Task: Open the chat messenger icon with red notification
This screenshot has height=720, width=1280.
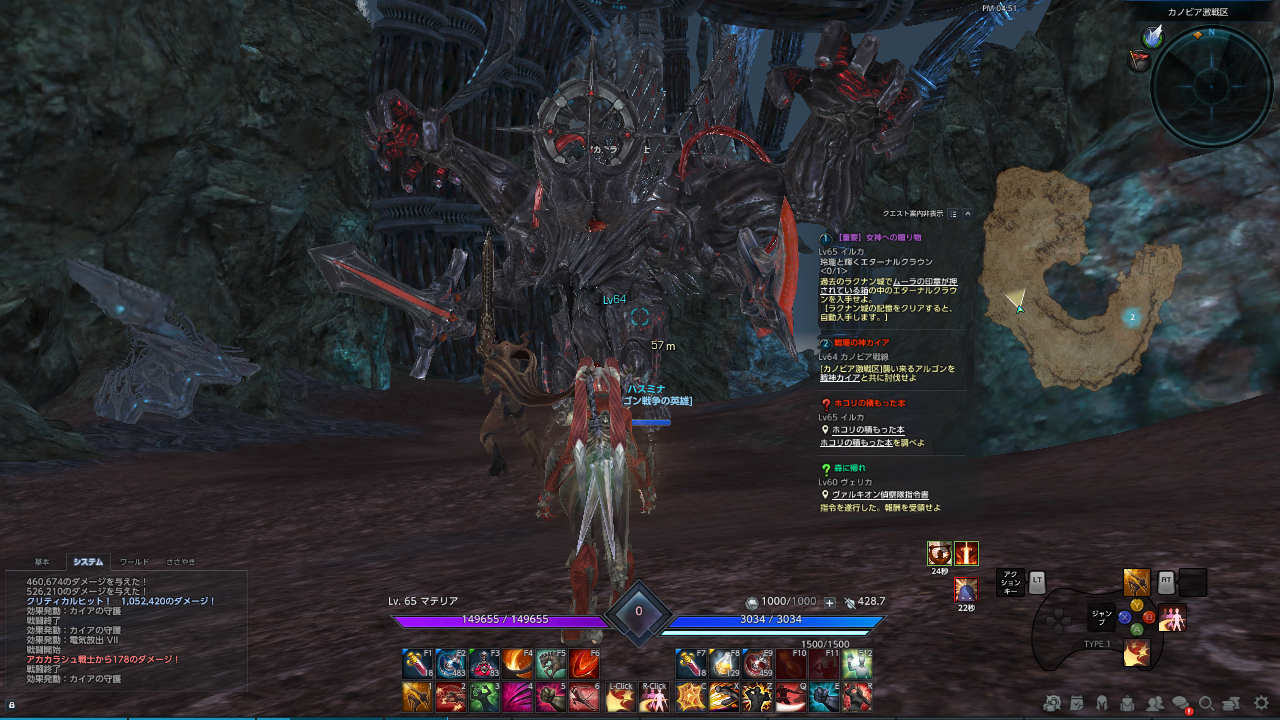Action: point(1180,703)
